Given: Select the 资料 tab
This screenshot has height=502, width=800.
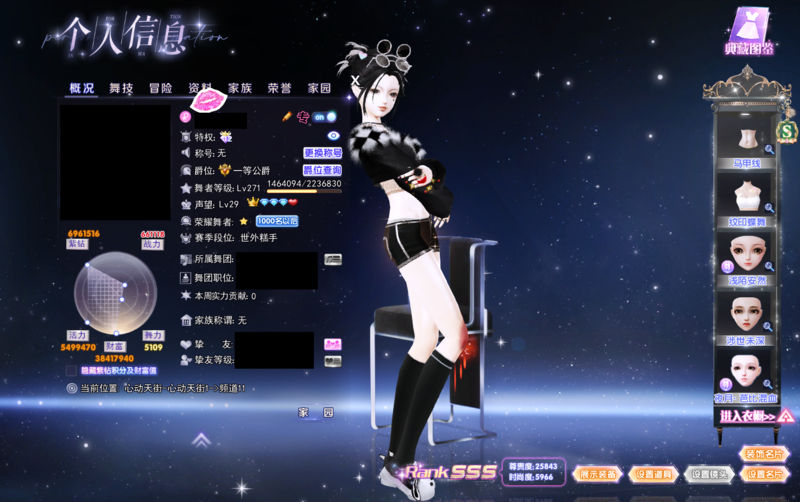Looking at the screenshot, I should click(200, 88).
